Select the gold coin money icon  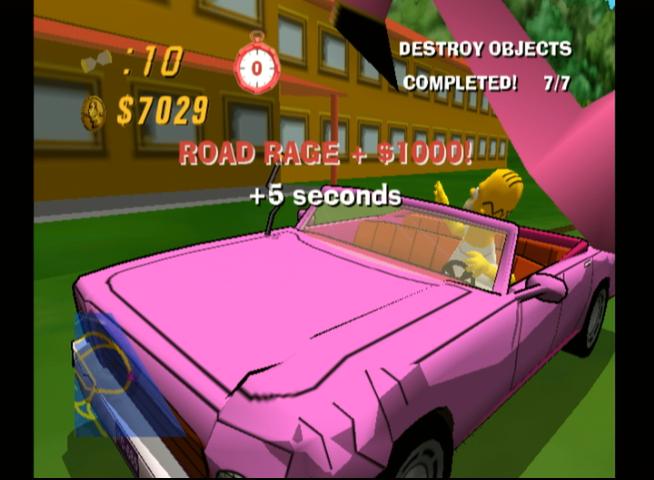93,111
